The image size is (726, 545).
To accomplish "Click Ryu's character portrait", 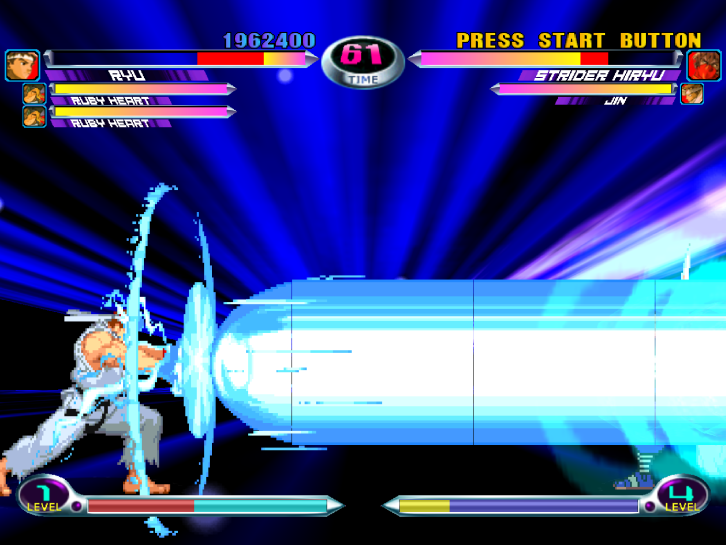I will tap(22, 66).
